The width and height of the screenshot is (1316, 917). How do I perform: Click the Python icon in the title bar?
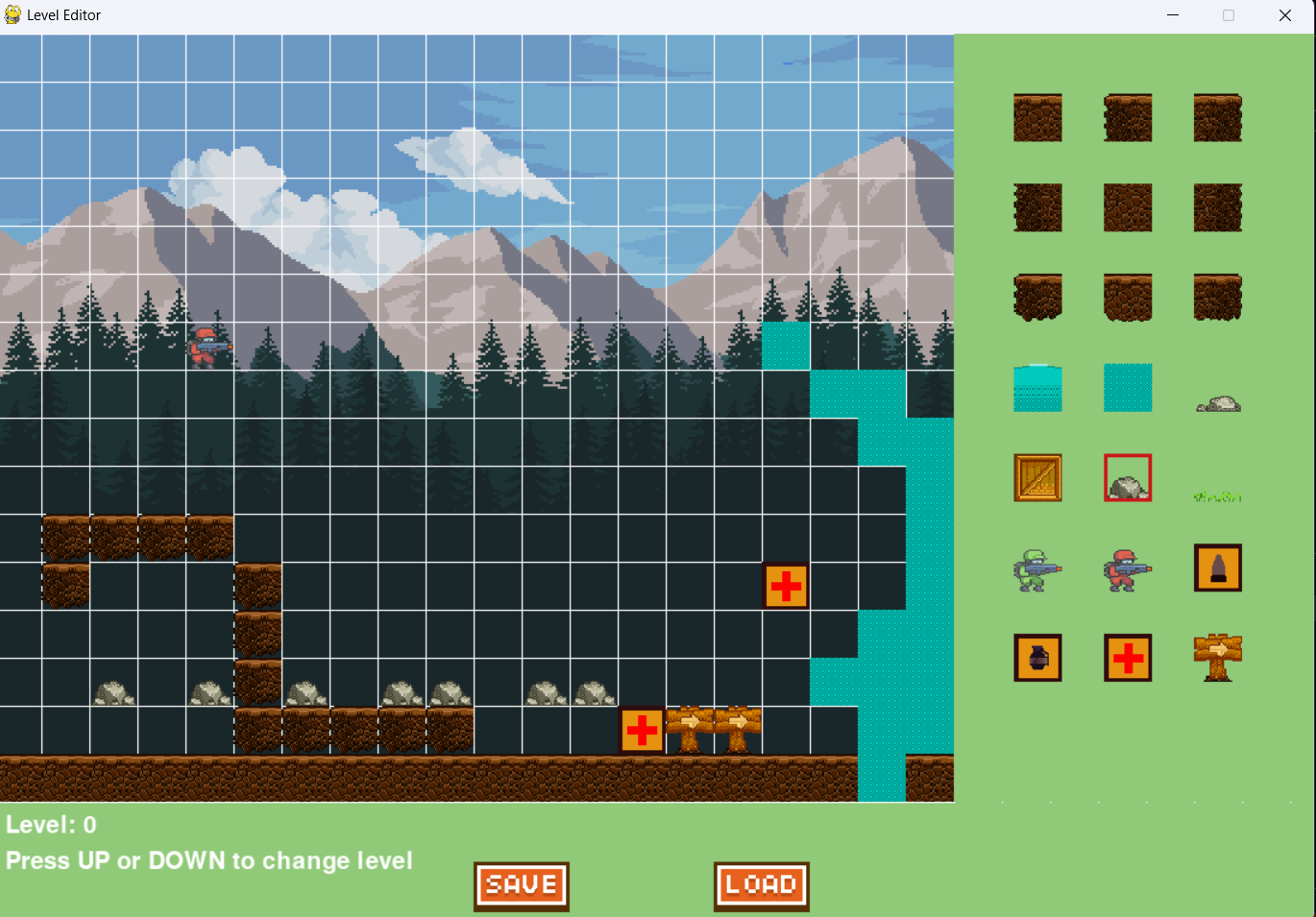click(12, 14)
